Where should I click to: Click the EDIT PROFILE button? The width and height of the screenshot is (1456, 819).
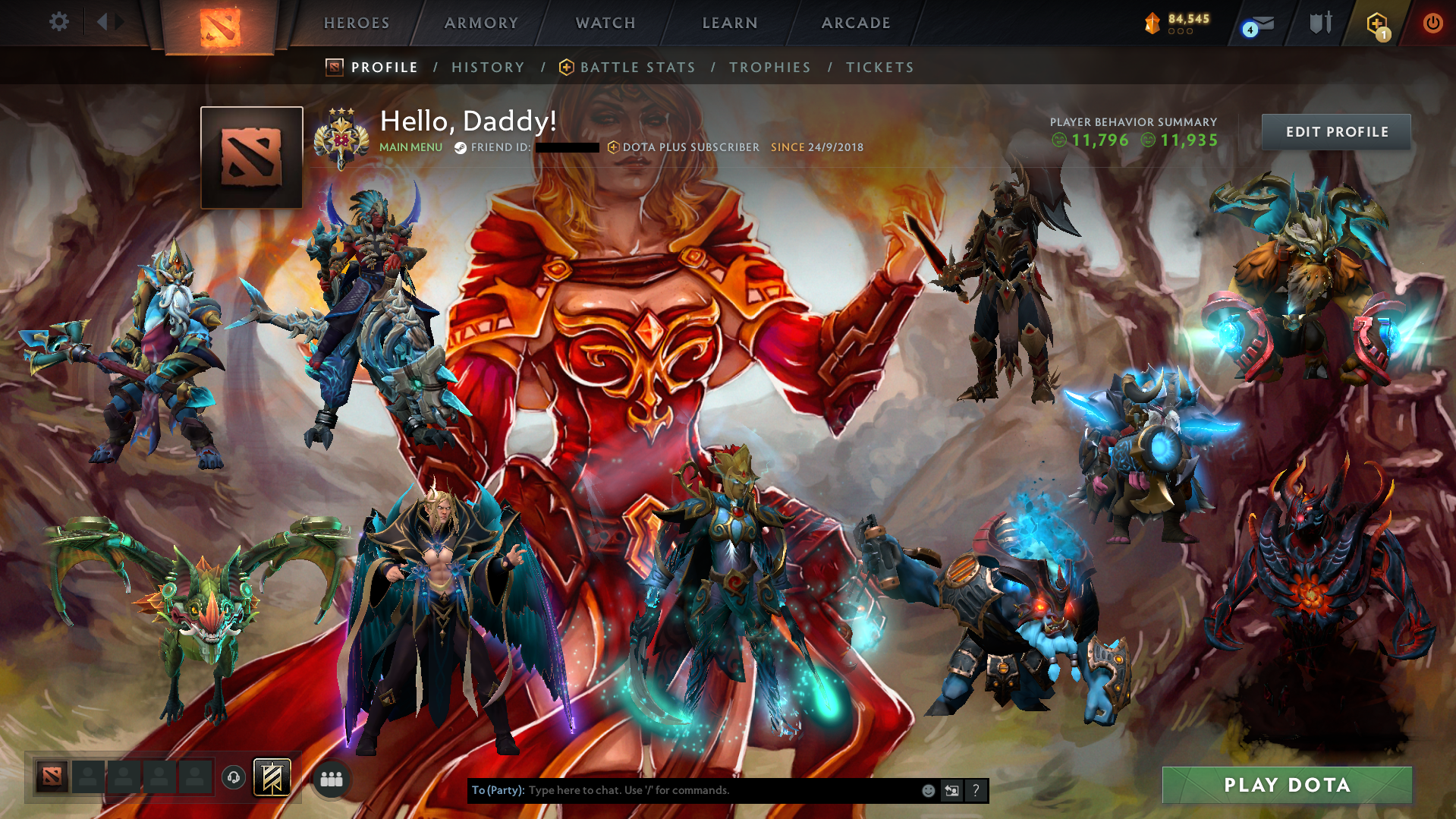pos(1335,131)
